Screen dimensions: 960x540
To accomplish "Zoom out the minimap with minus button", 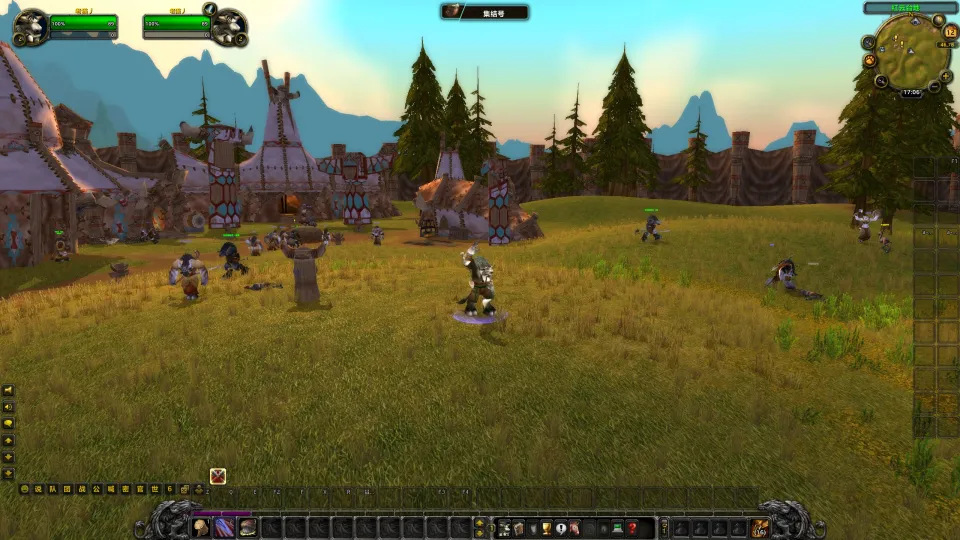I will pos(933,88).
